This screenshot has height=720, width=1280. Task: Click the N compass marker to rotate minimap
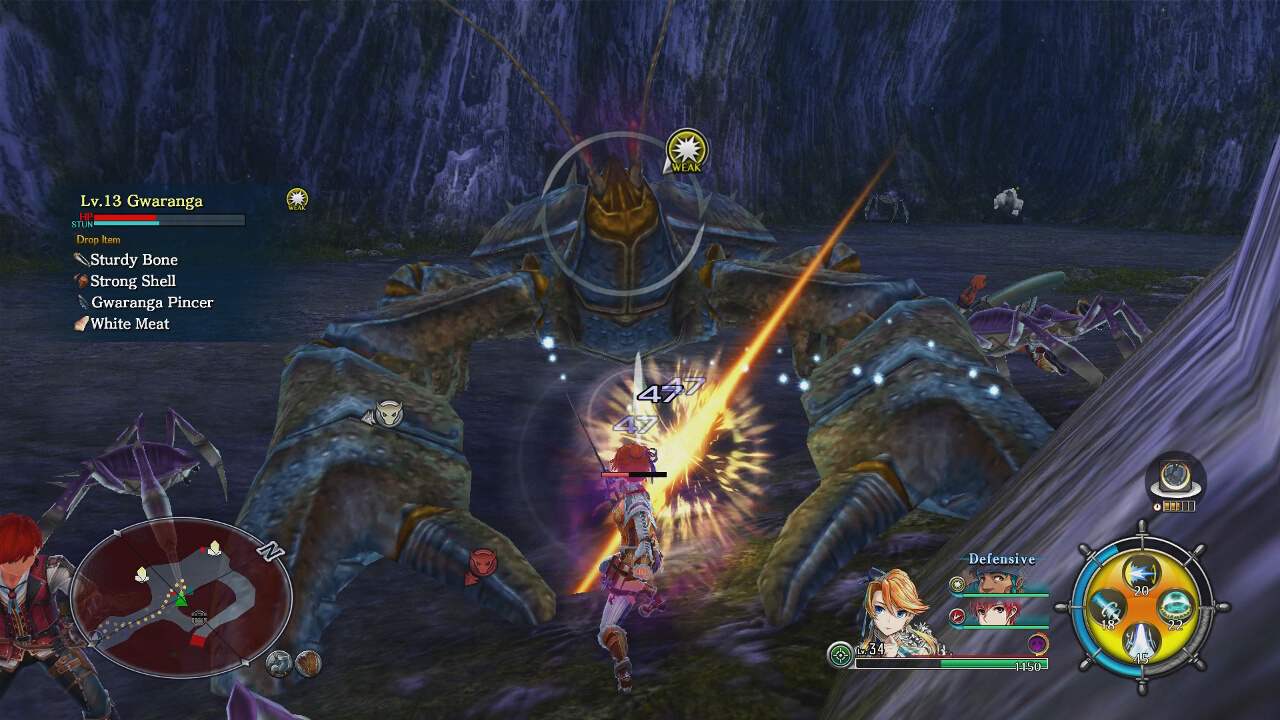point(269,550)
